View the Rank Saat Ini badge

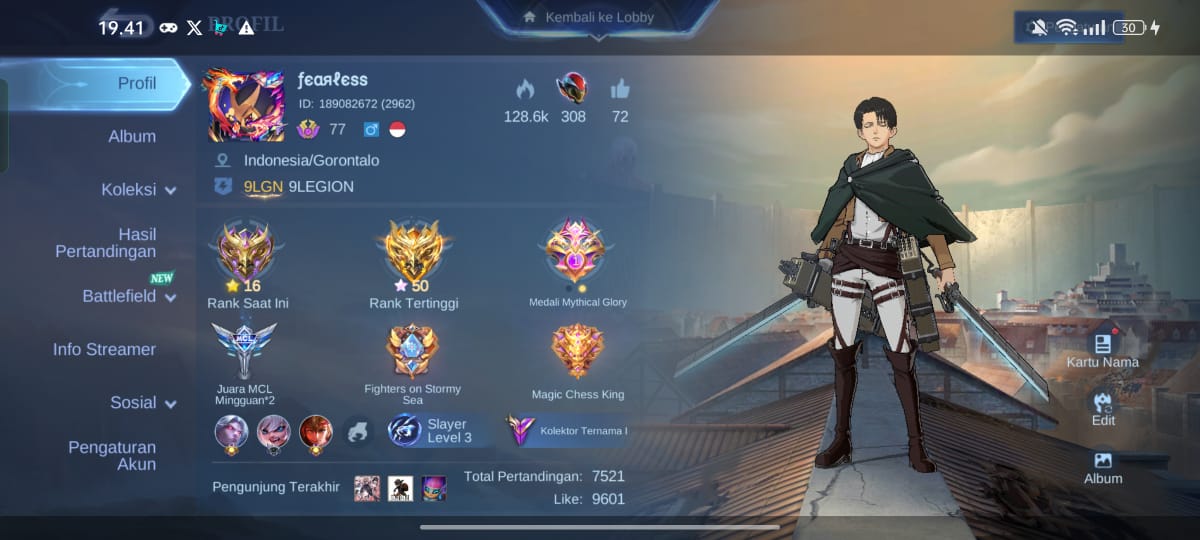(x=246, y=251)
